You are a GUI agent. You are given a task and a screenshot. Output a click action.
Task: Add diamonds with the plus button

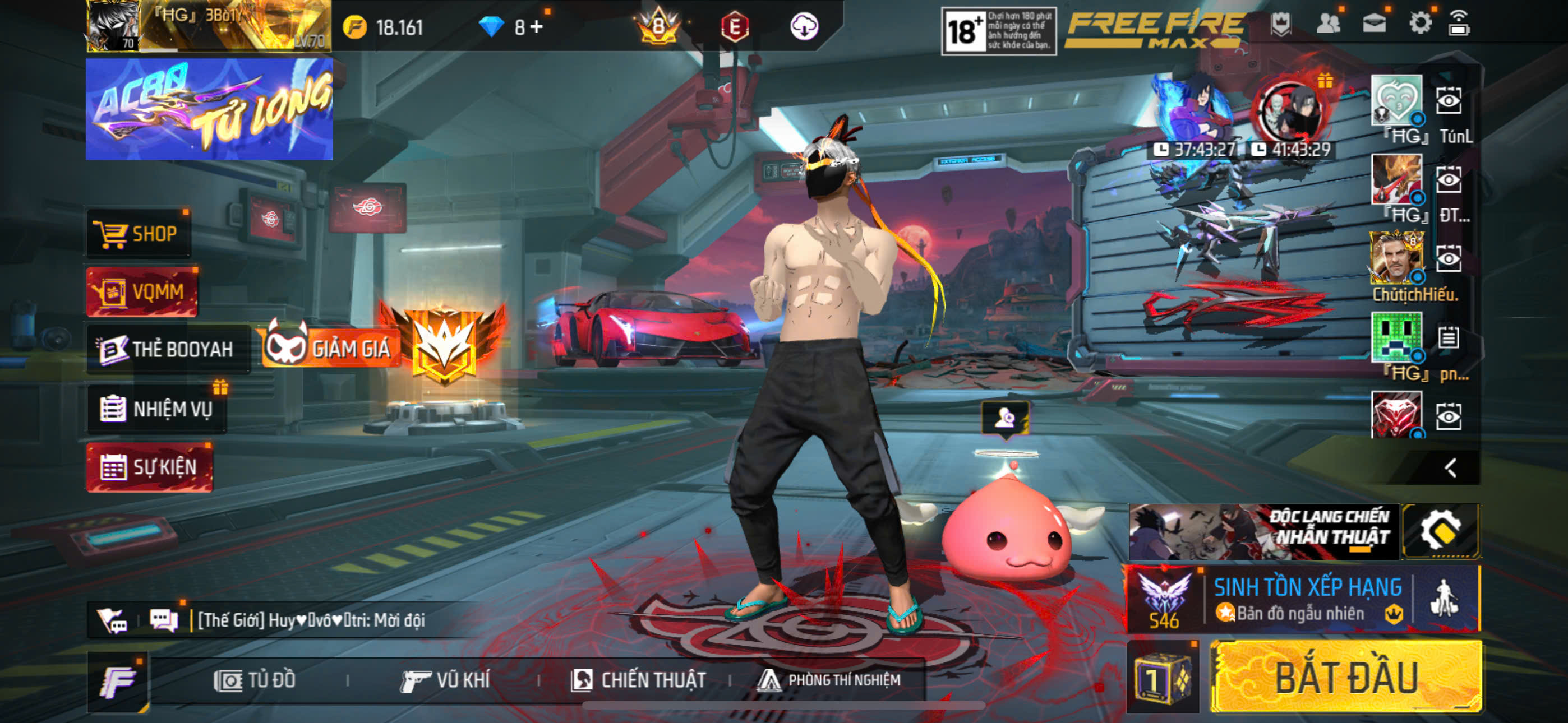537,27
